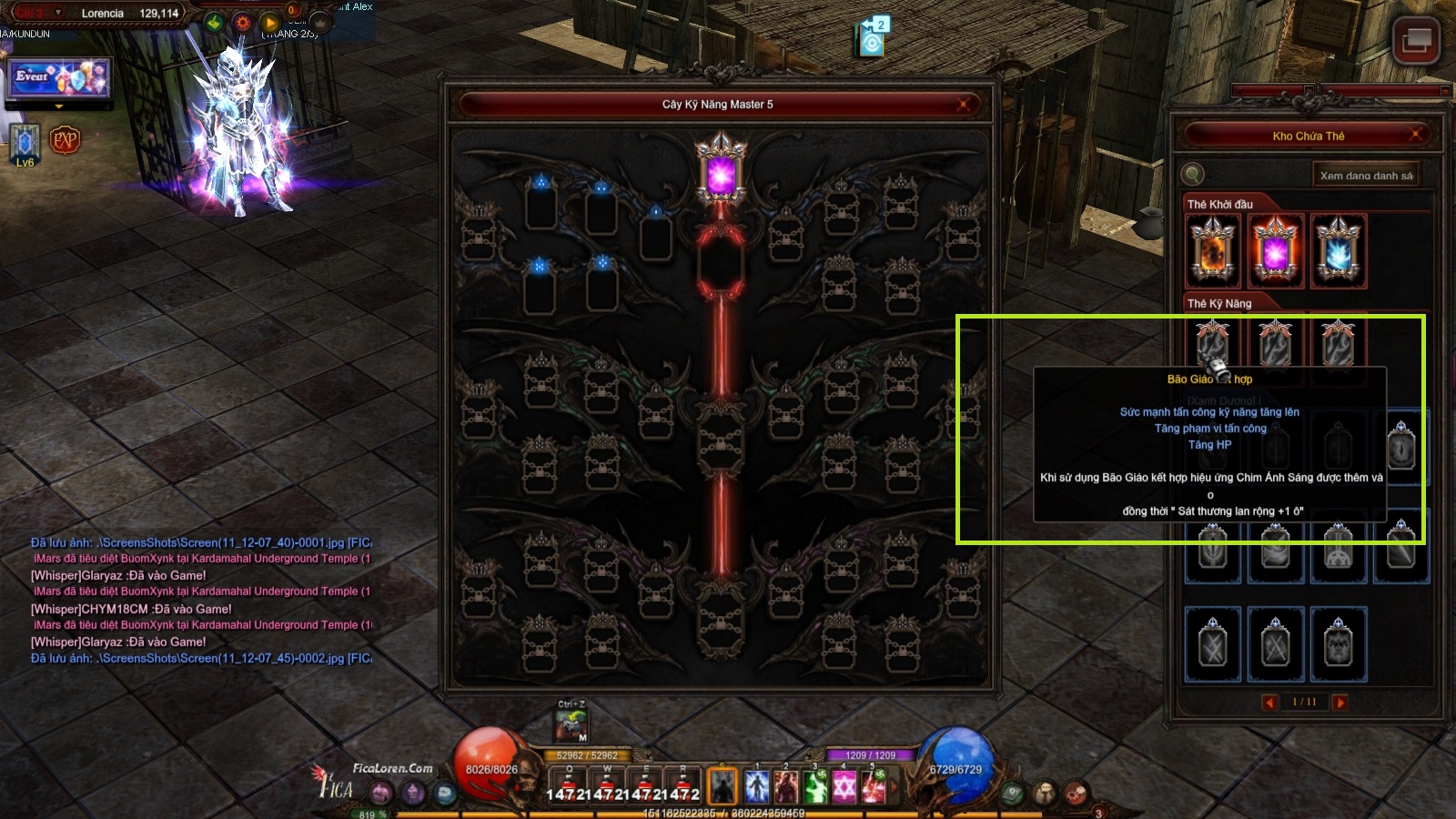
Task: Choose the purple starter card in Thẻ Khởi đầu
Action: pos(1275,252)
